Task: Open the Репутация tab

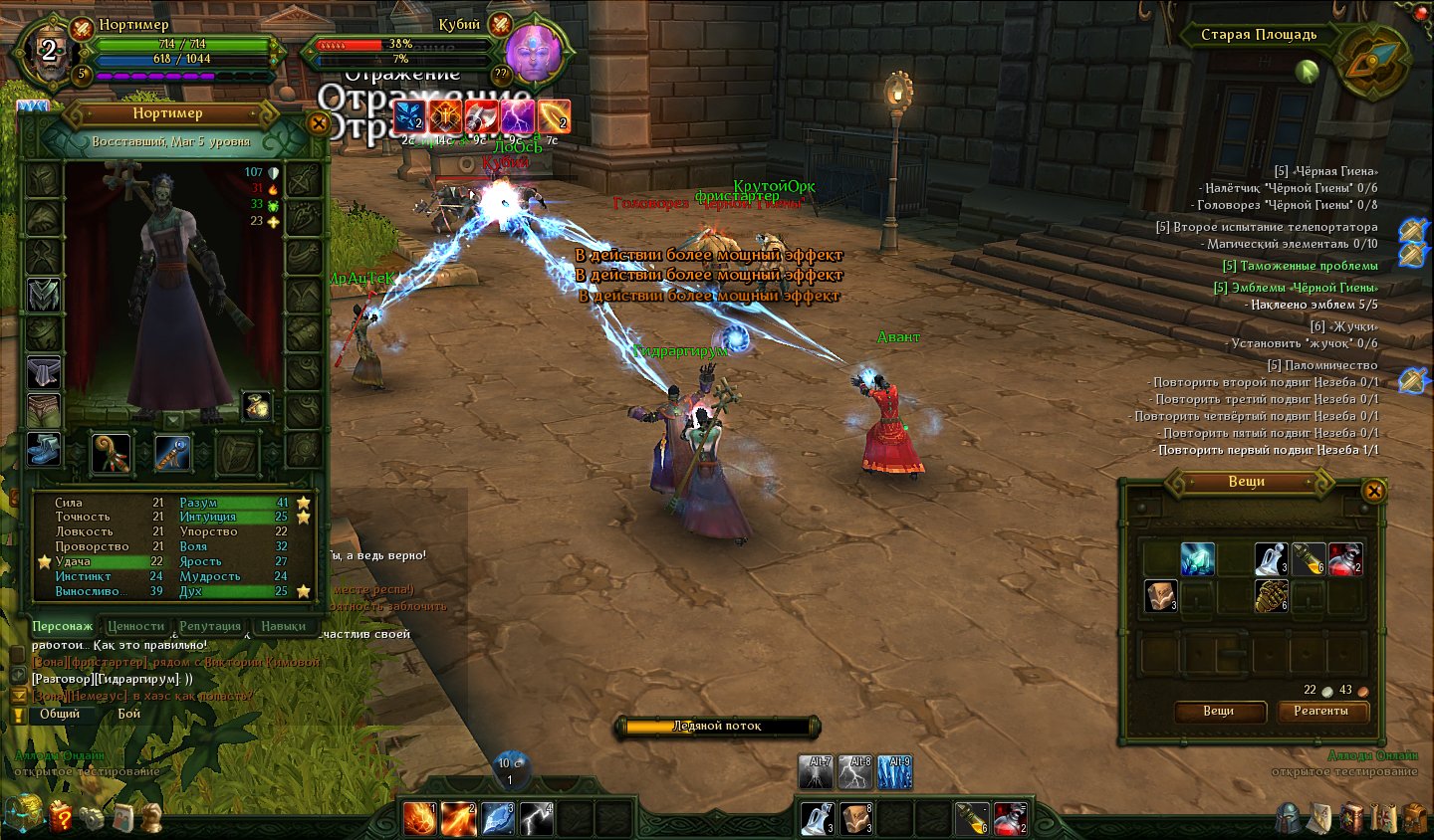Action: coord(210,626)
